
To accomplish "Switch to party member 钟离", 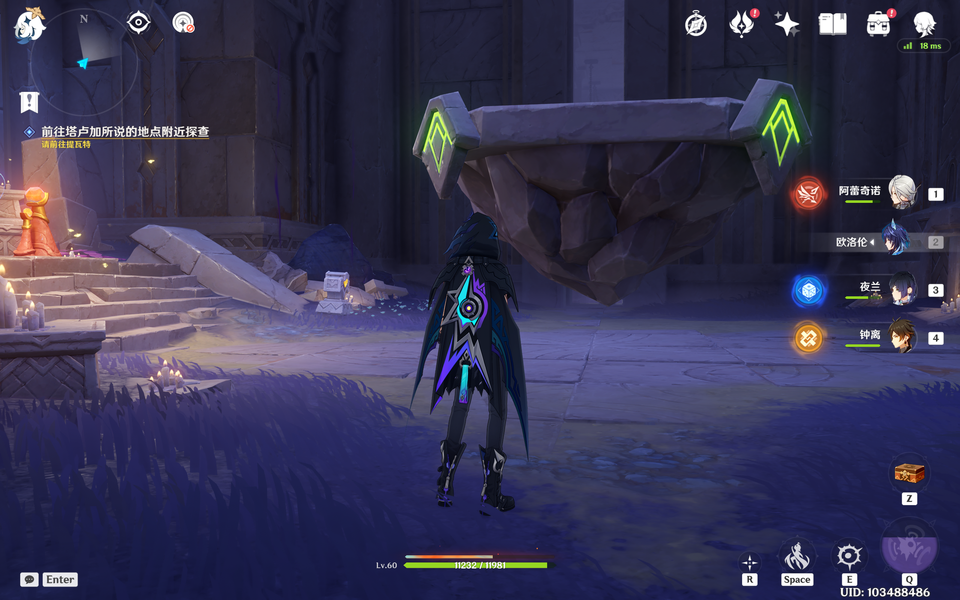I will pyautogui.click(x=903, y=338).
